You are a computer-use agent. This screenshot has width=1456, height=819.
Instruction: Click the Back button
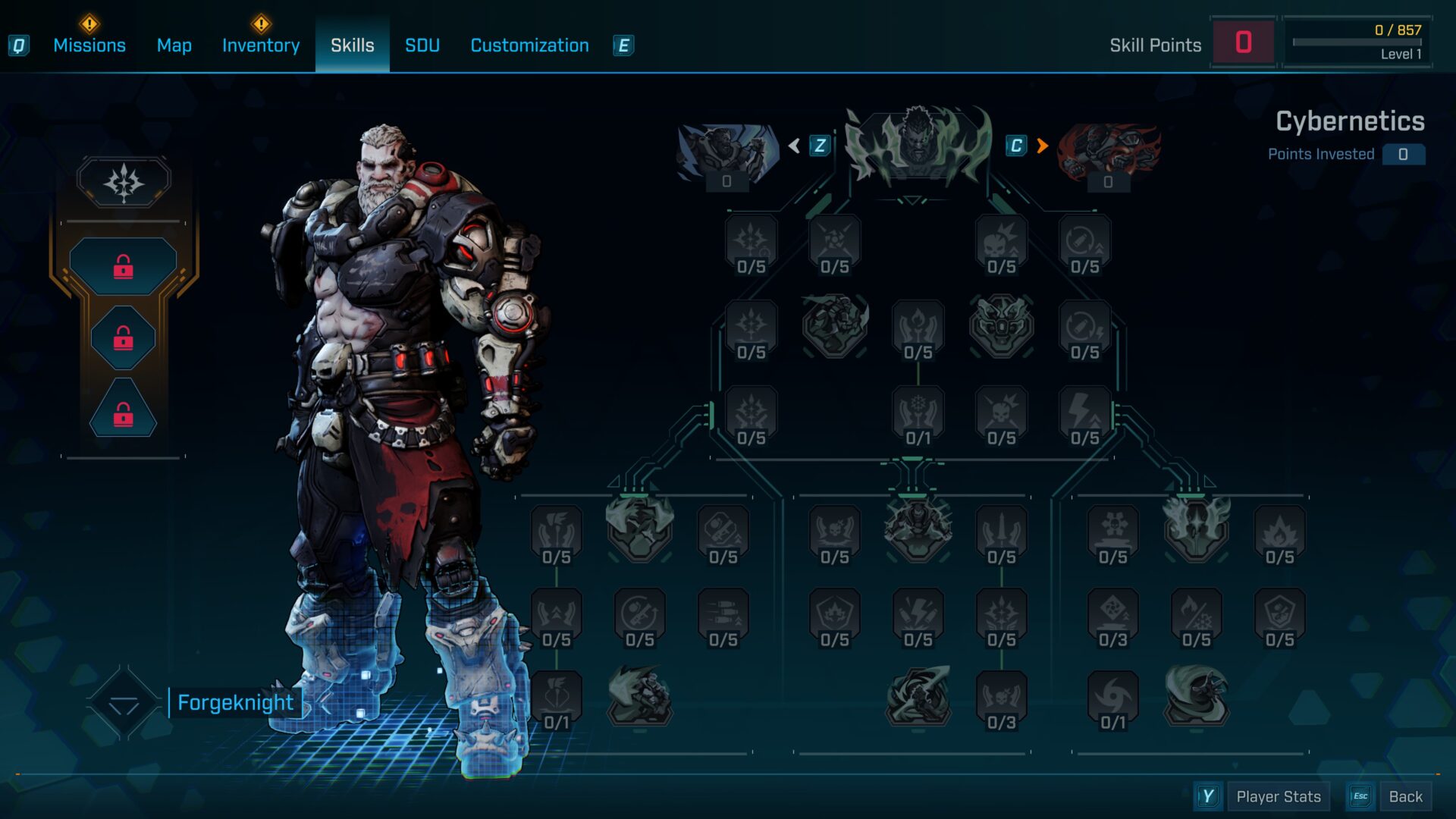(x=1404, y=796)
